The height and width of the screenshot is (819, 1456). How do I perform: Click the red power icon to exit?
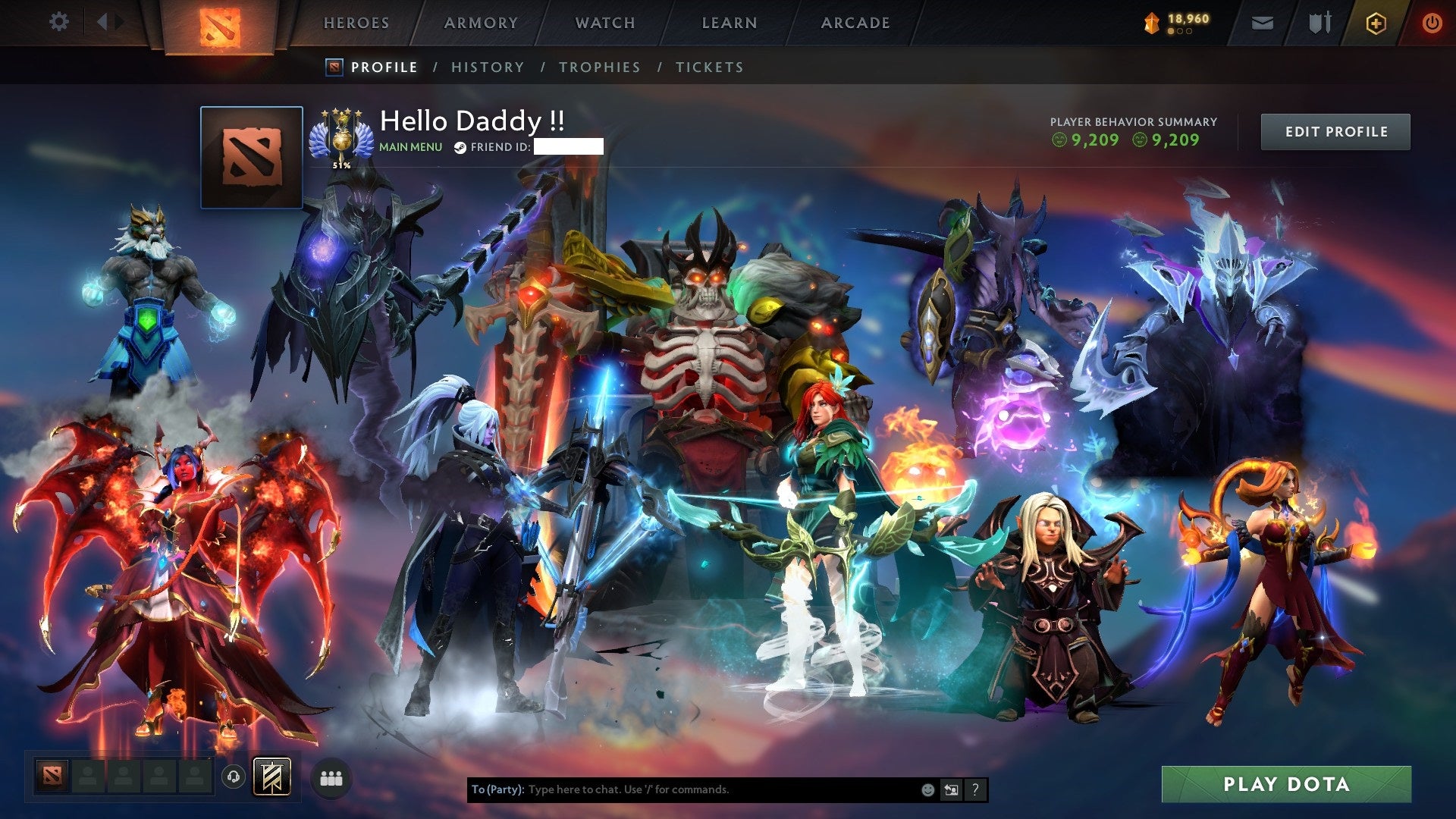pos(1432,23)
